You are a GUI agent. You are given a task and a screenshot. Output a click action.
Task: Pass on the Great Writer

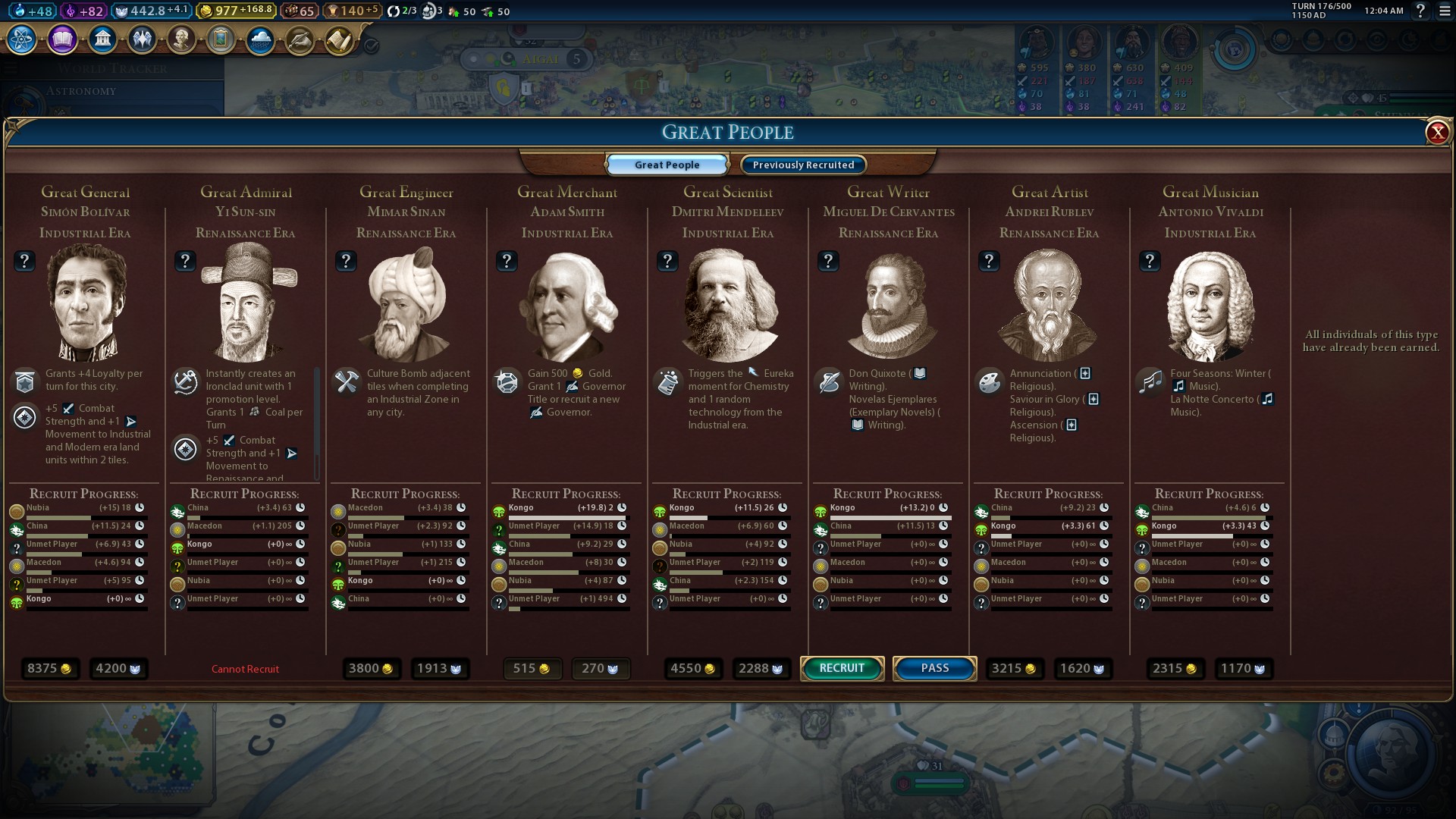click(934, 668)
